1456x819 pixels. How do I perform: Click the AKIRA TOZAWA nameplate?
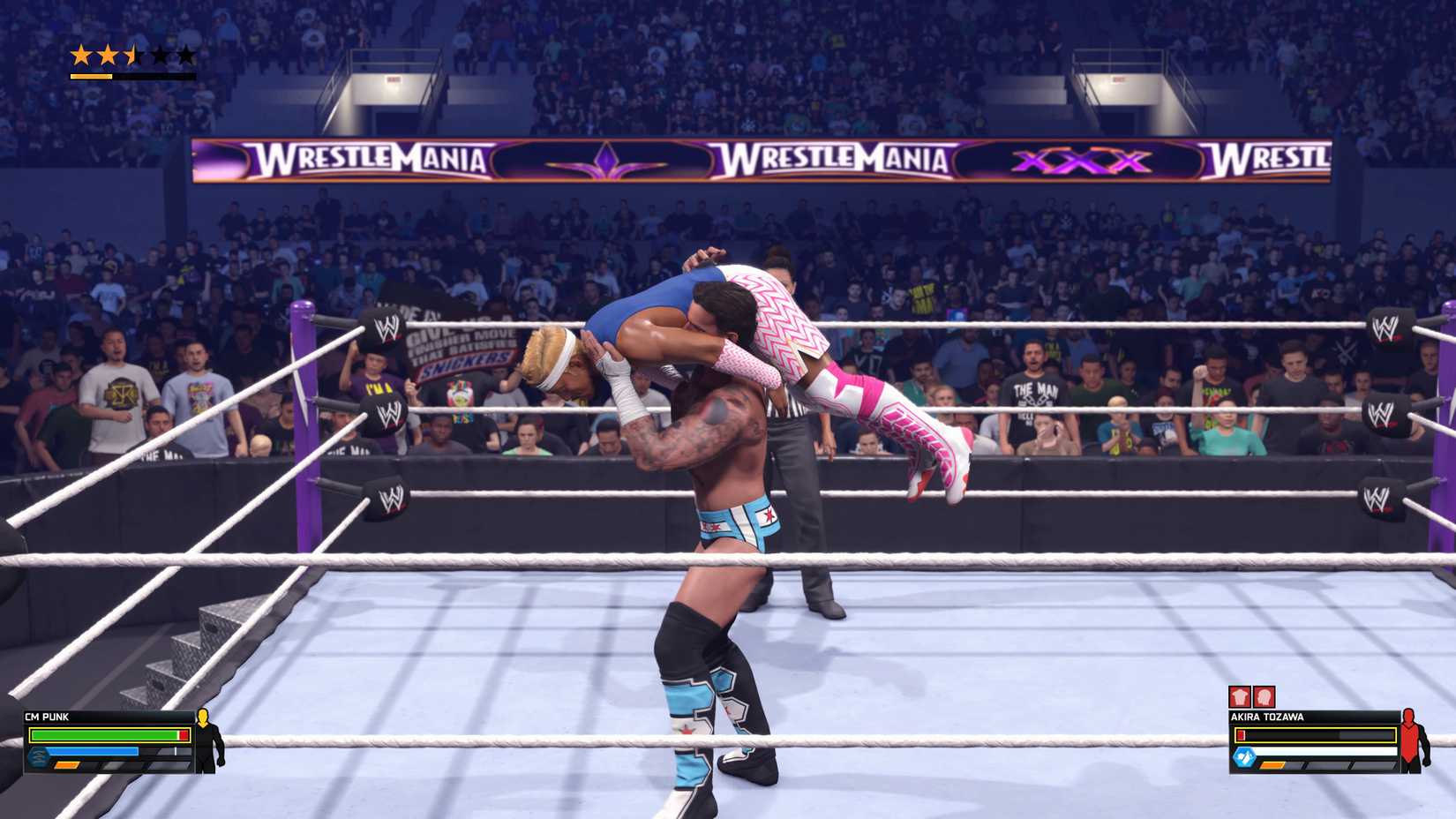1268,717
